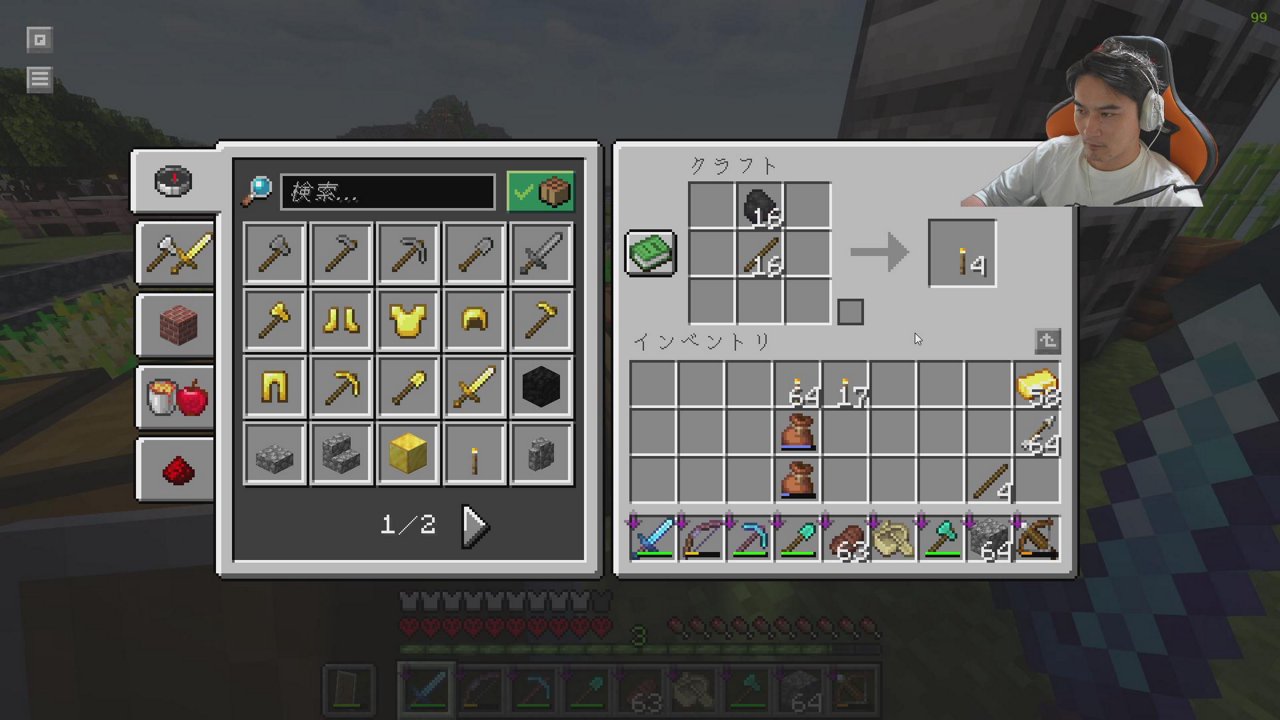Take the crafted torches from the output slot
This screenshot has height=720, width=1280.
(x=962, y=254)
